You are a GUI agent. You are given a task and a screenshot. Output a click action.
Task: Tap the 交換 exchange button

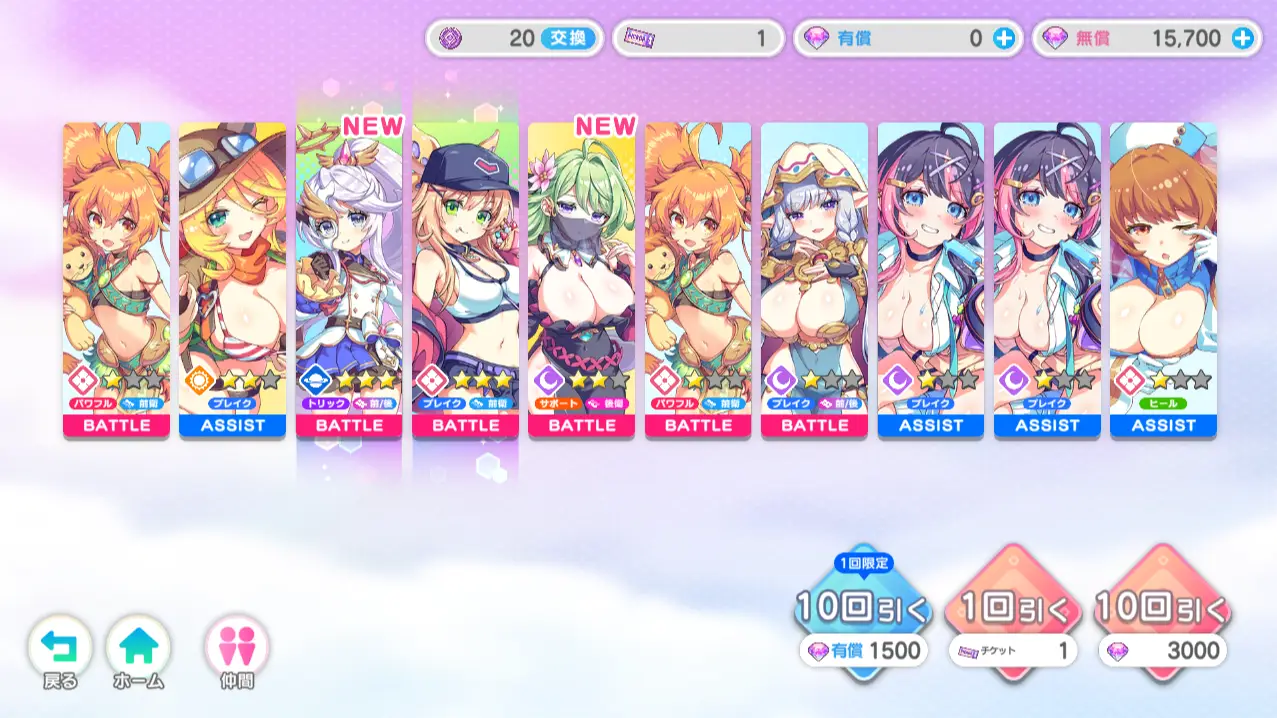click(x=568, y=39)
